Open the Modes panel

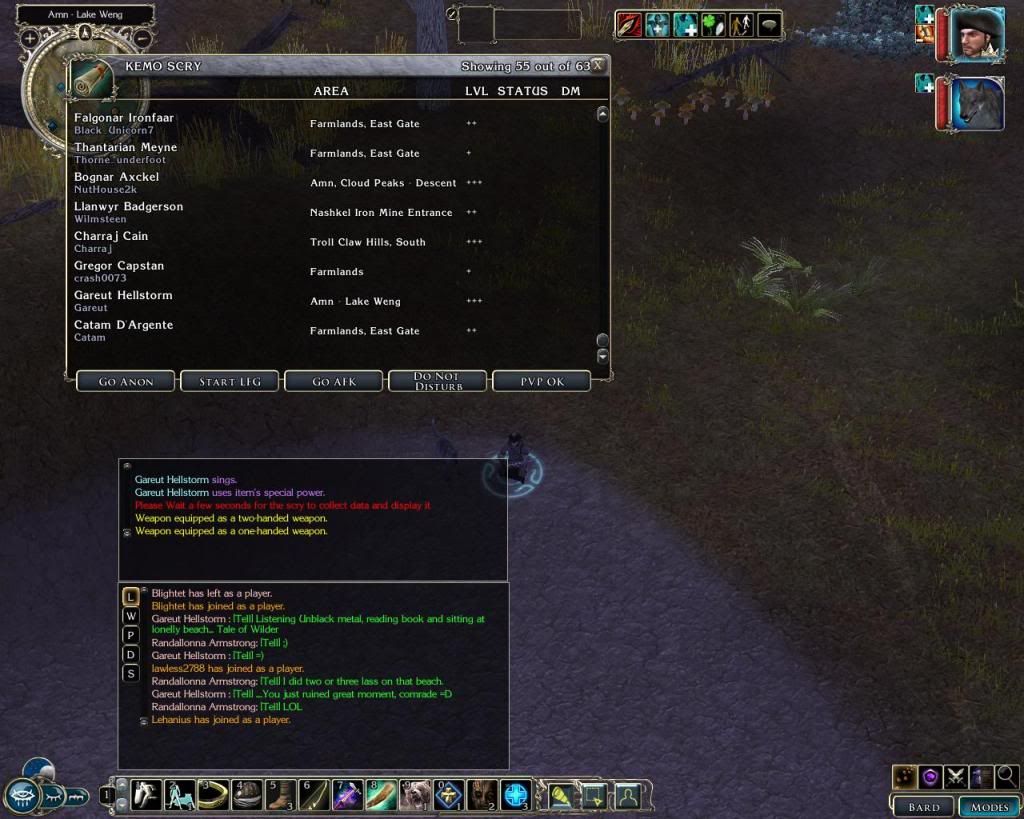[x=988, y=806]
